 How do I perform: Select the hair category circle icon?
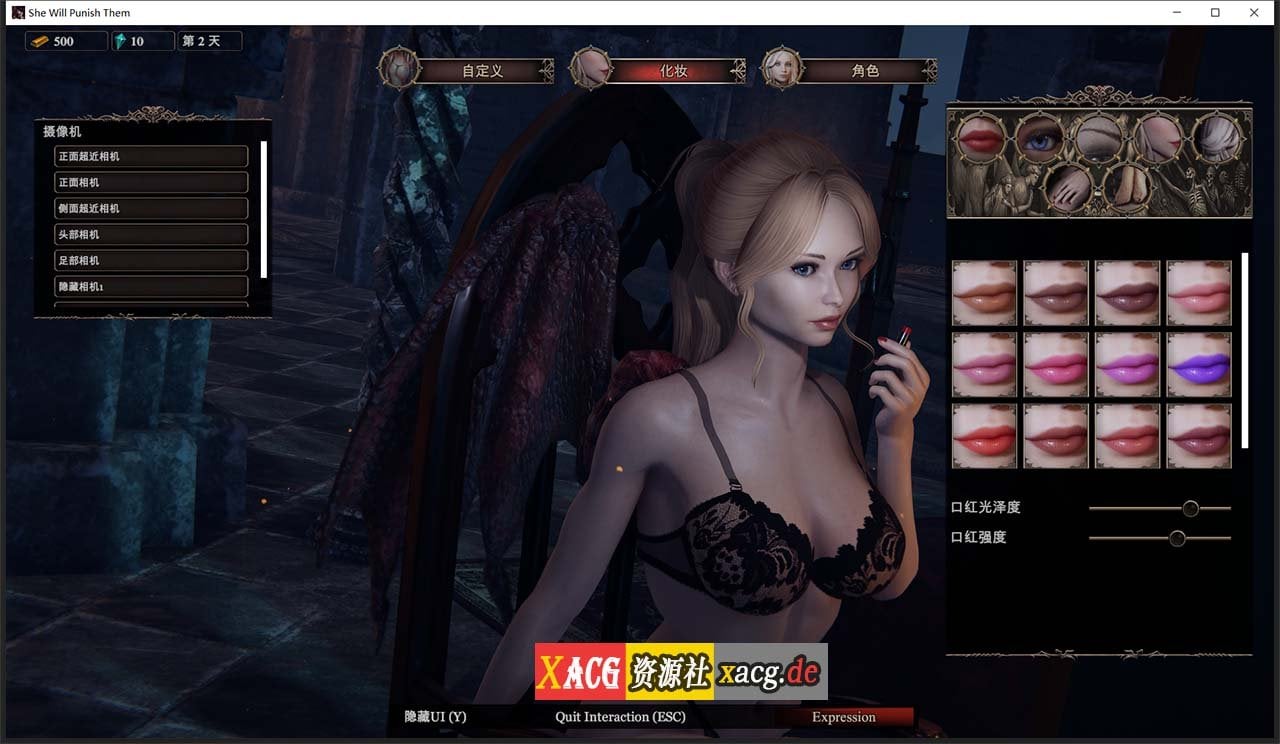coord(1219,139)
